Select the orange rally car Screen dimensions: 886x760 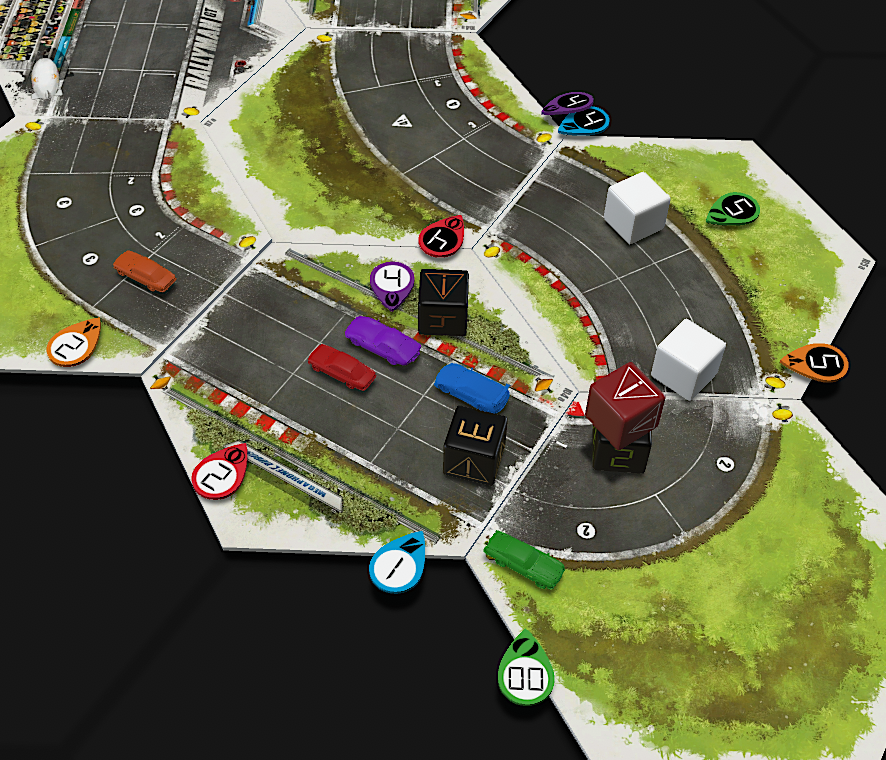click(x=144, y=270)
